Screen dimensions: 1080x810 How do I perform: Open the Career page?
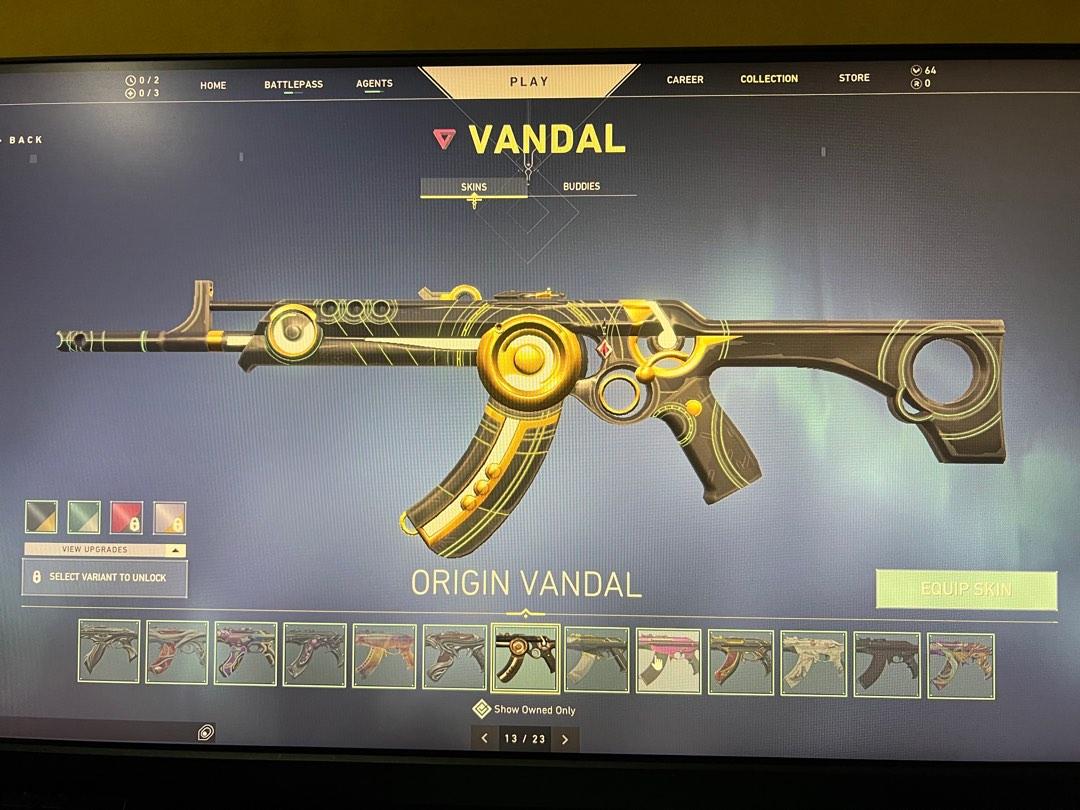[x=685, y=79]
